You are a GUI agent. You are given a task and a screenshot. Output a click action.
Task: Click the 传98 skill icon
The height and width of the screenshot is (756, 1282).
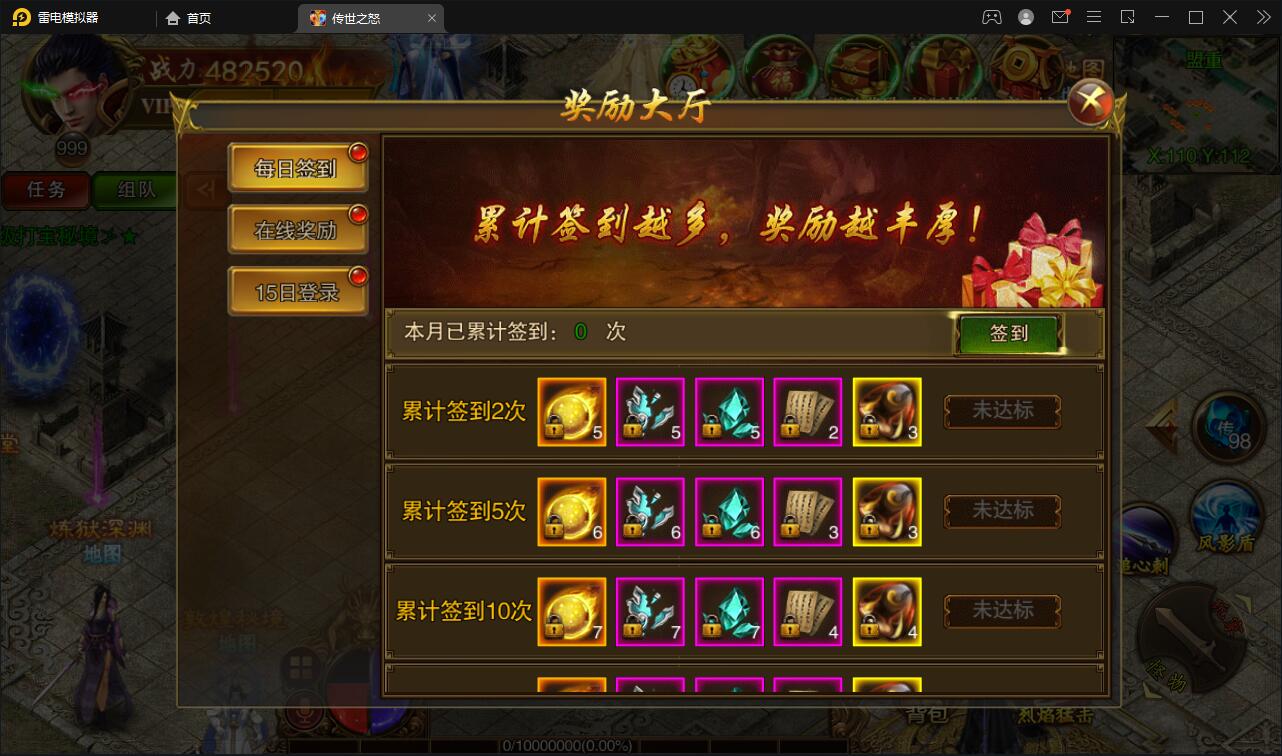tap(1228, 425)
